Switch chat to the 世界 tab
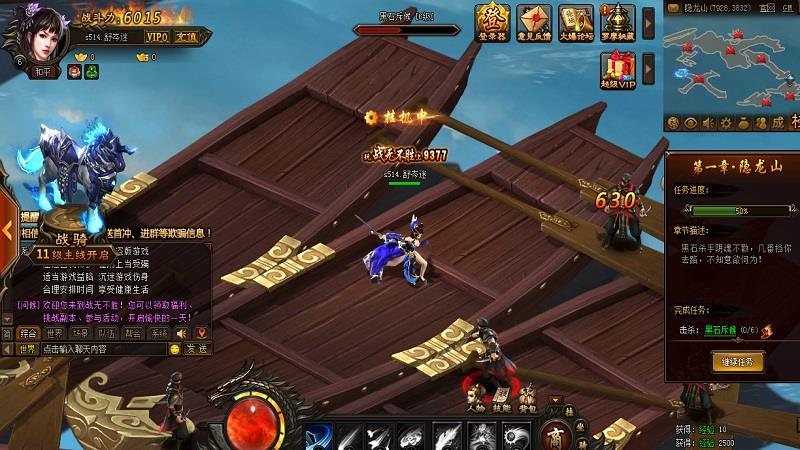 click(54, 332)
